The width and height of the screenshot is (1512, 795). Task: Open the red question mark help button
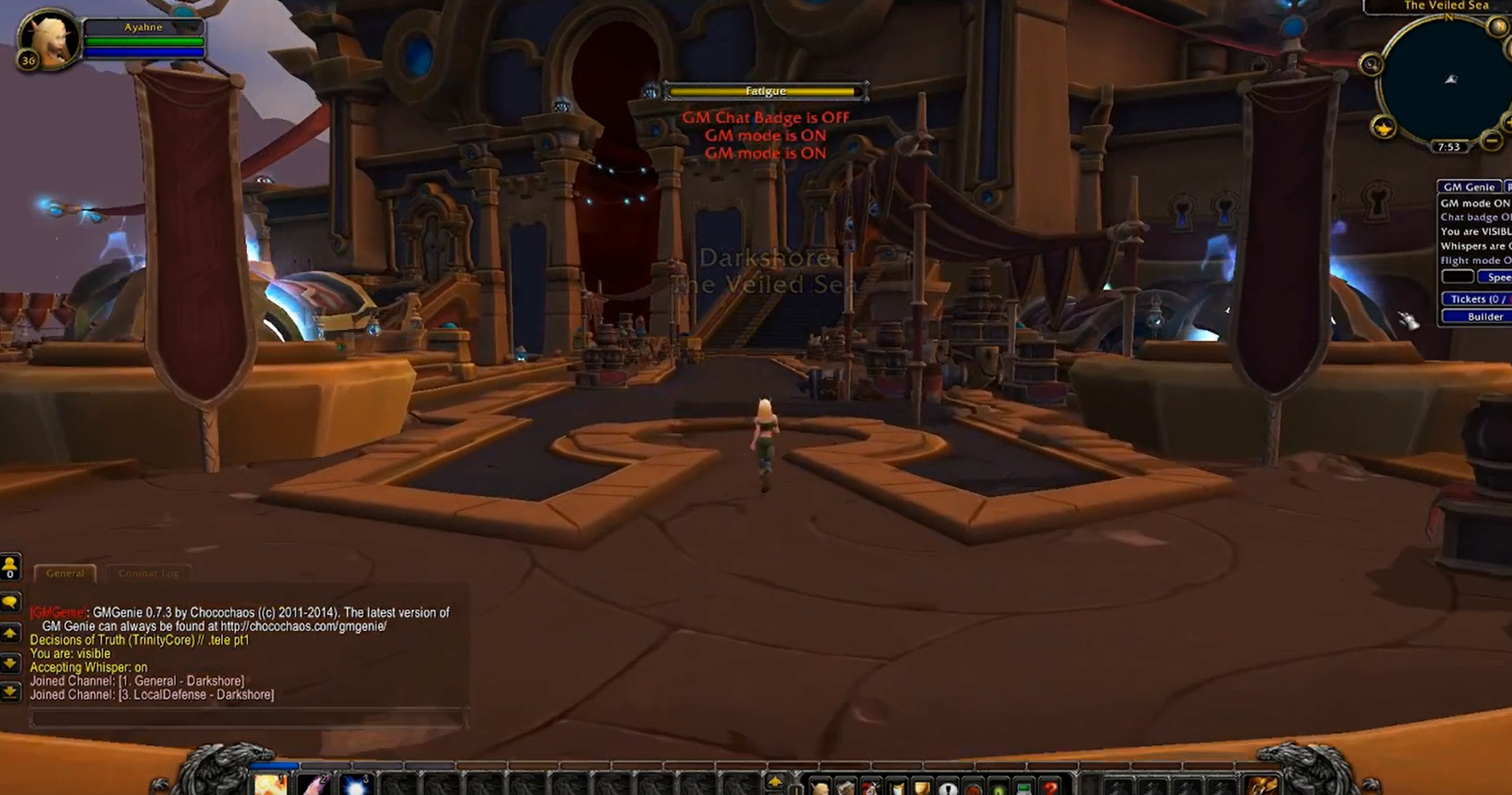tap(1050, 788)
